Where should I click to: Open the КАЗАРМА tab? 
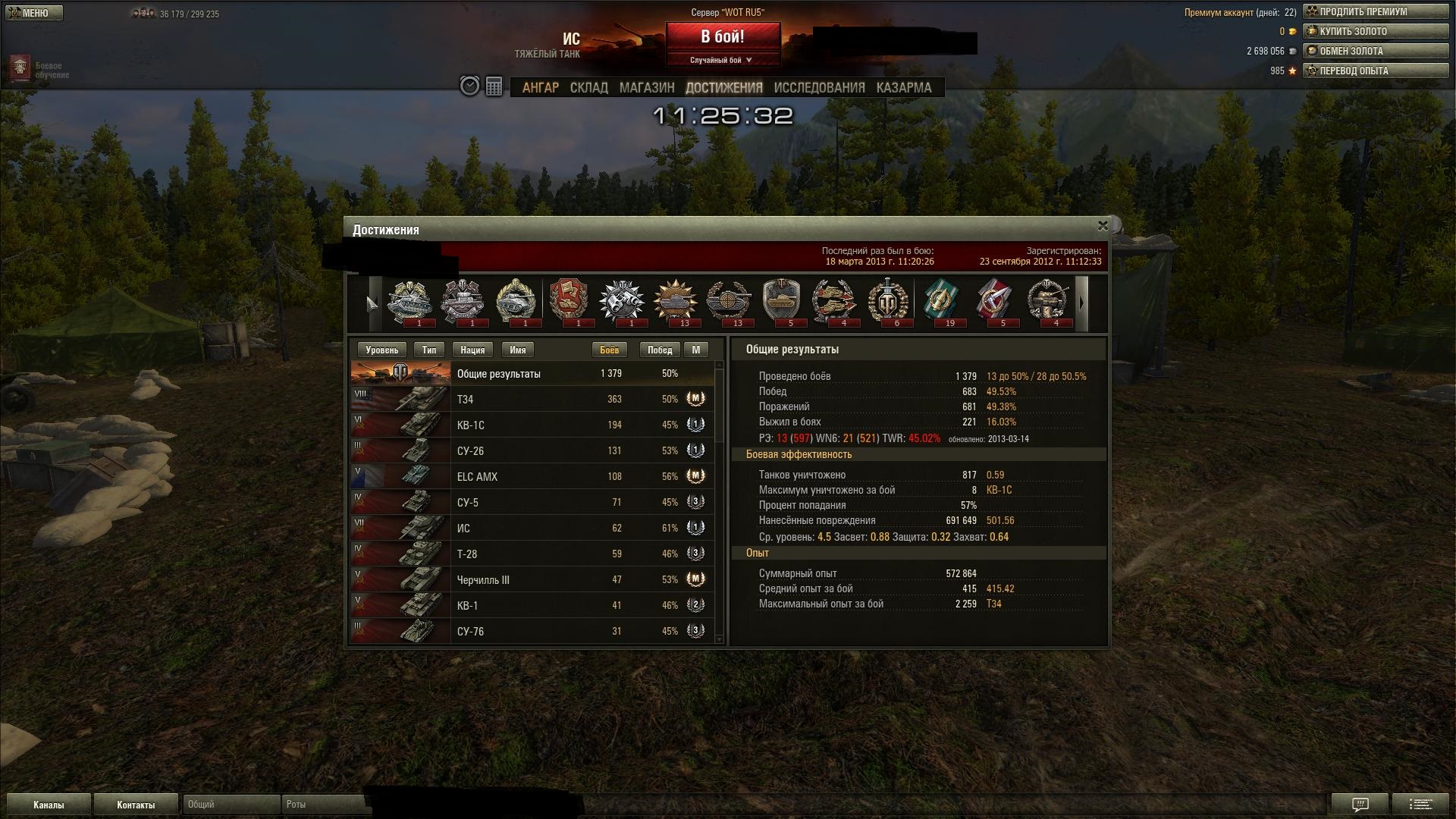[903, 88]
